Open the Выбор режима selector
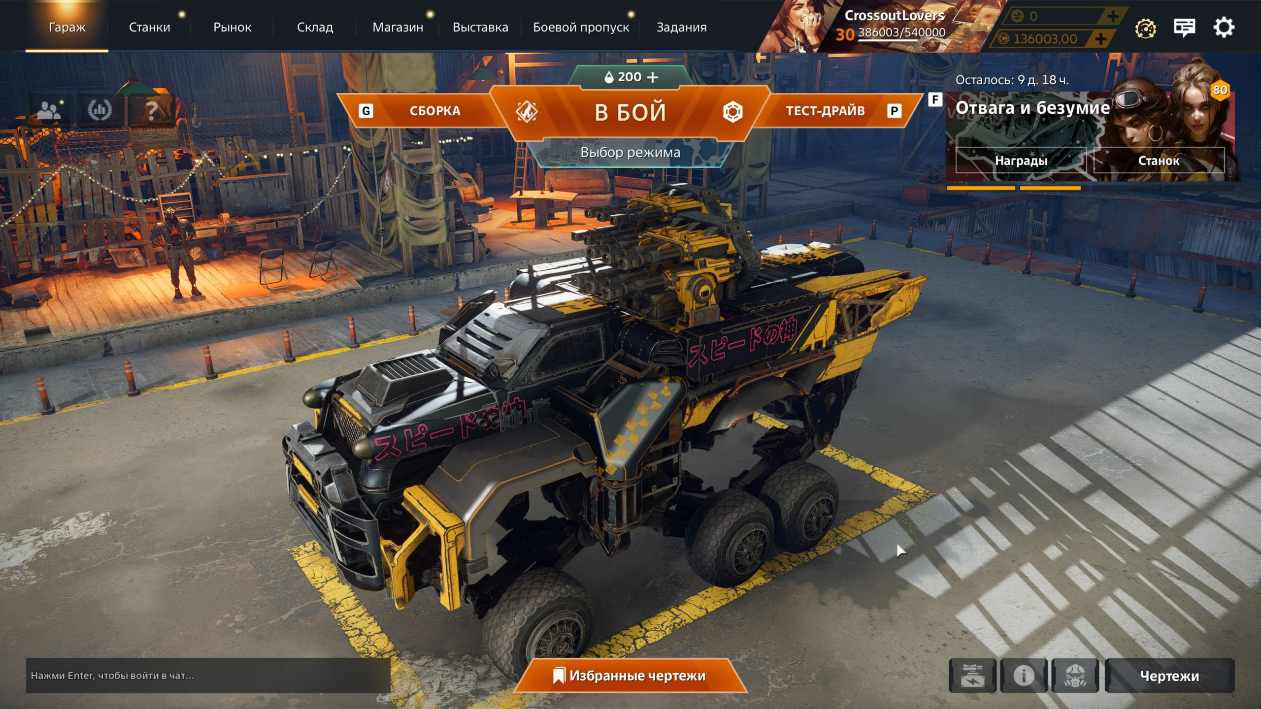 [x=630, y=153]
